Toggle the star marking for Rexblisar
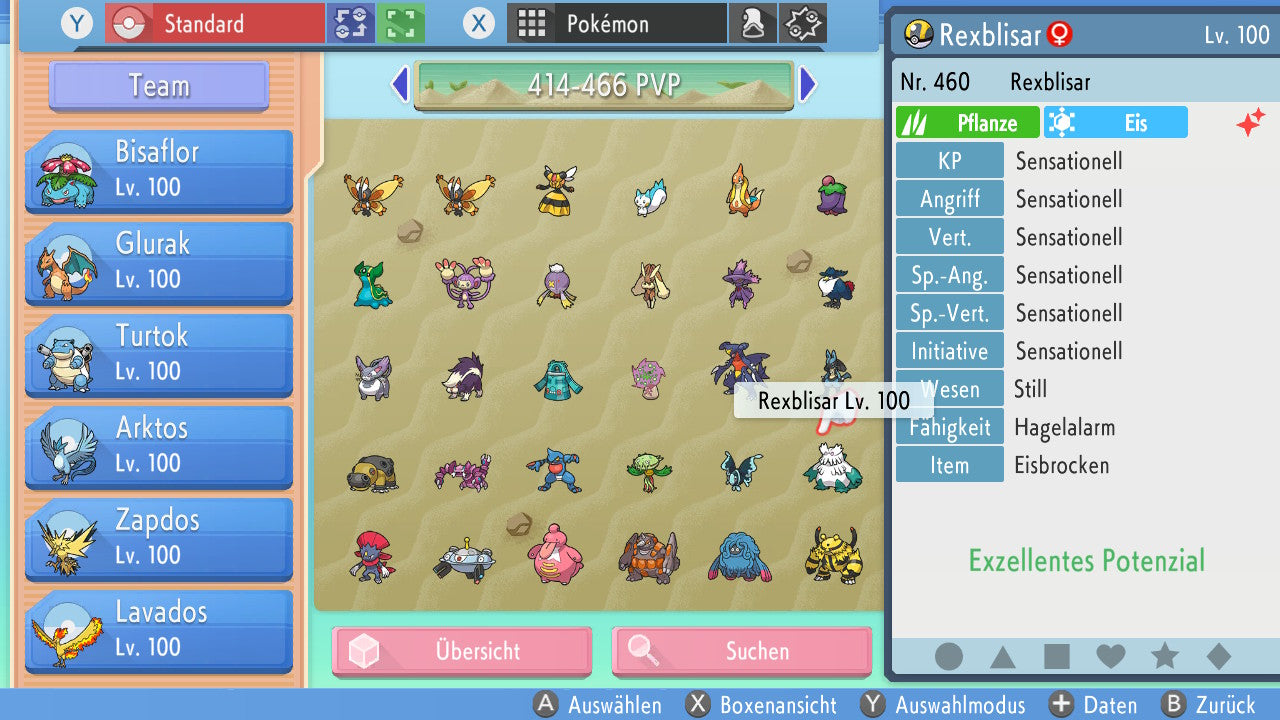This screenshot has width=1280, height=720. tap(1164, 657)
